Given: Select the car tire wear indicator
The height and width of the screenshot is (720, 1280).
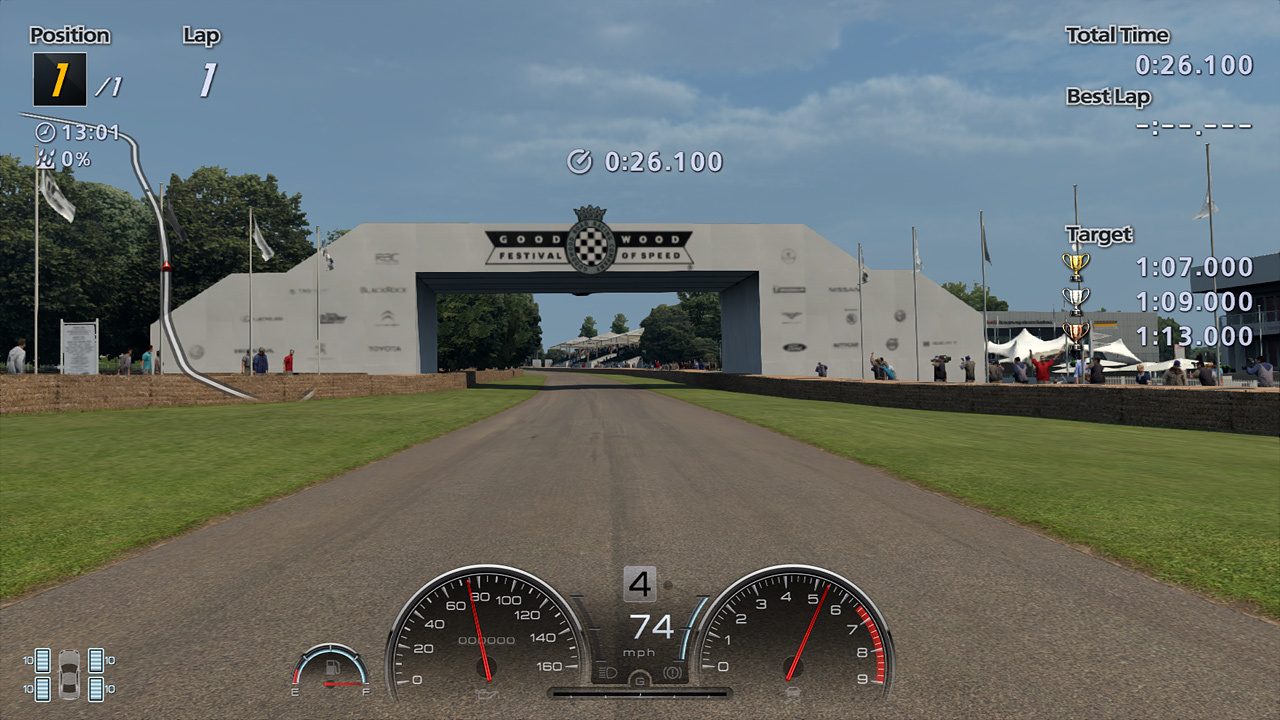Looking at the screenshot, I should 69,674.
